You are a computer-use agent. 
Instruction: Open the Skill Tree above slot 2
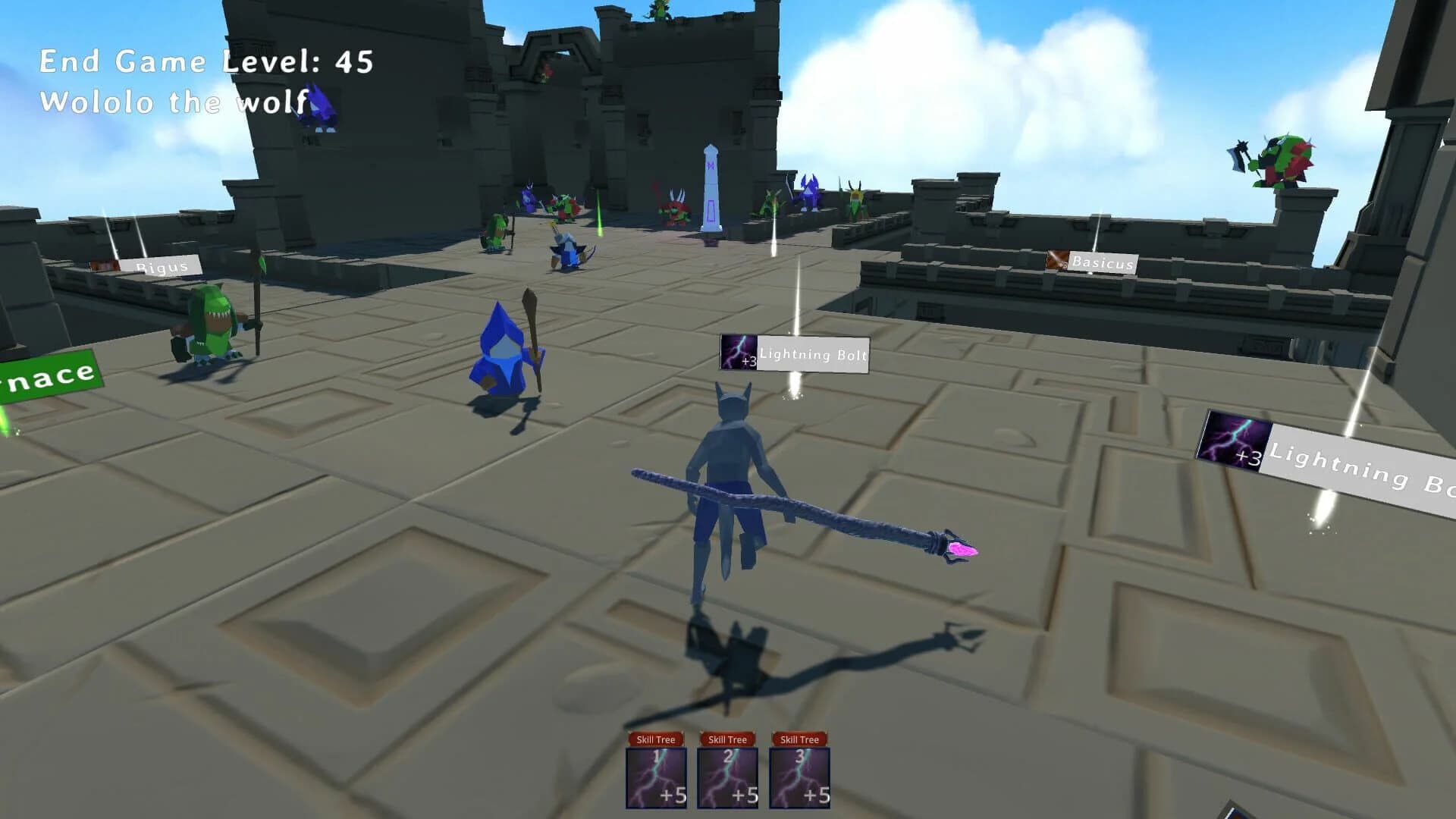pyautogui.click(x=727, y=737)
